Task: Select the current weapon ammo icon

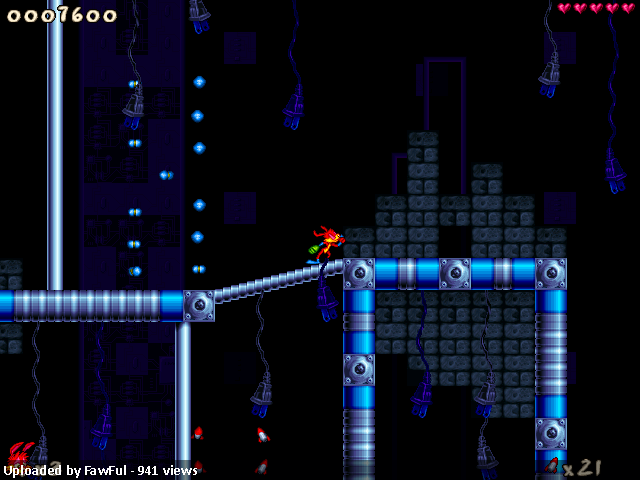Action: [553, 466]
